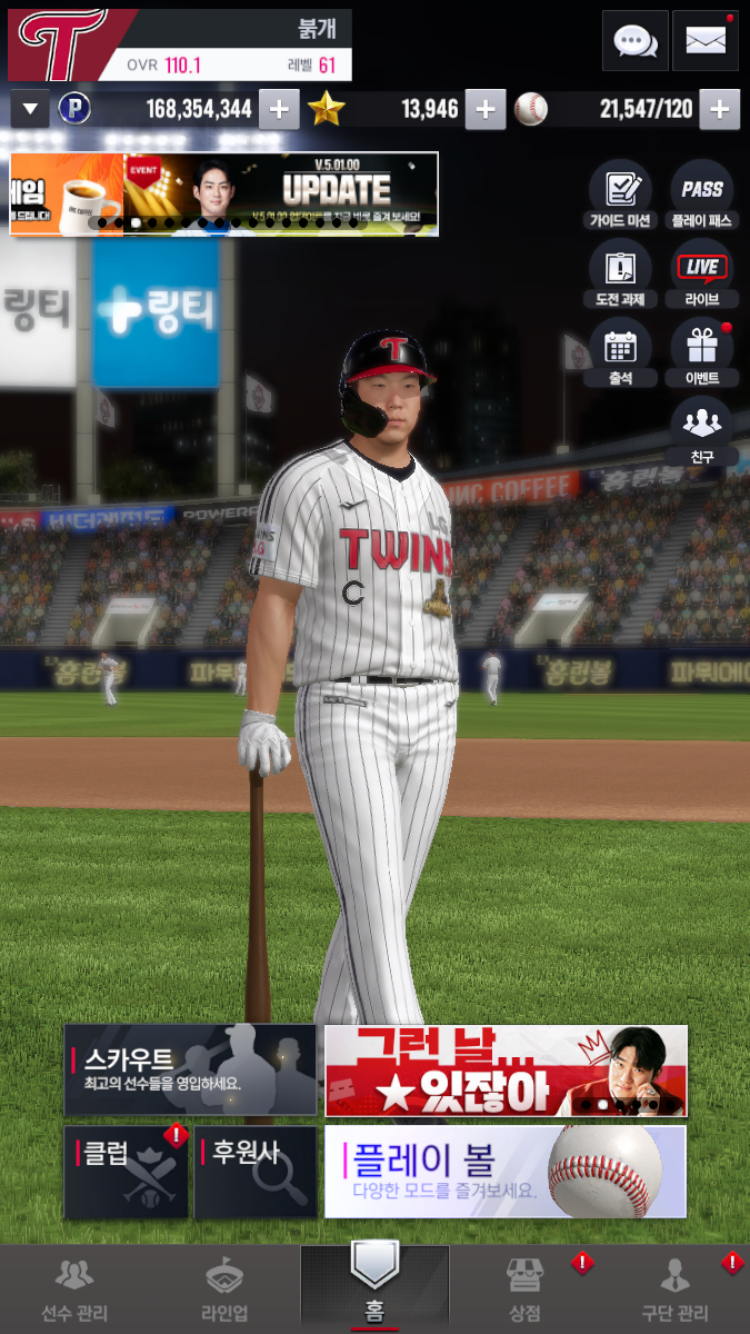Open the 라이브 LIVE icon
The height and width of the screenshot is (1334, 750).
702,274
